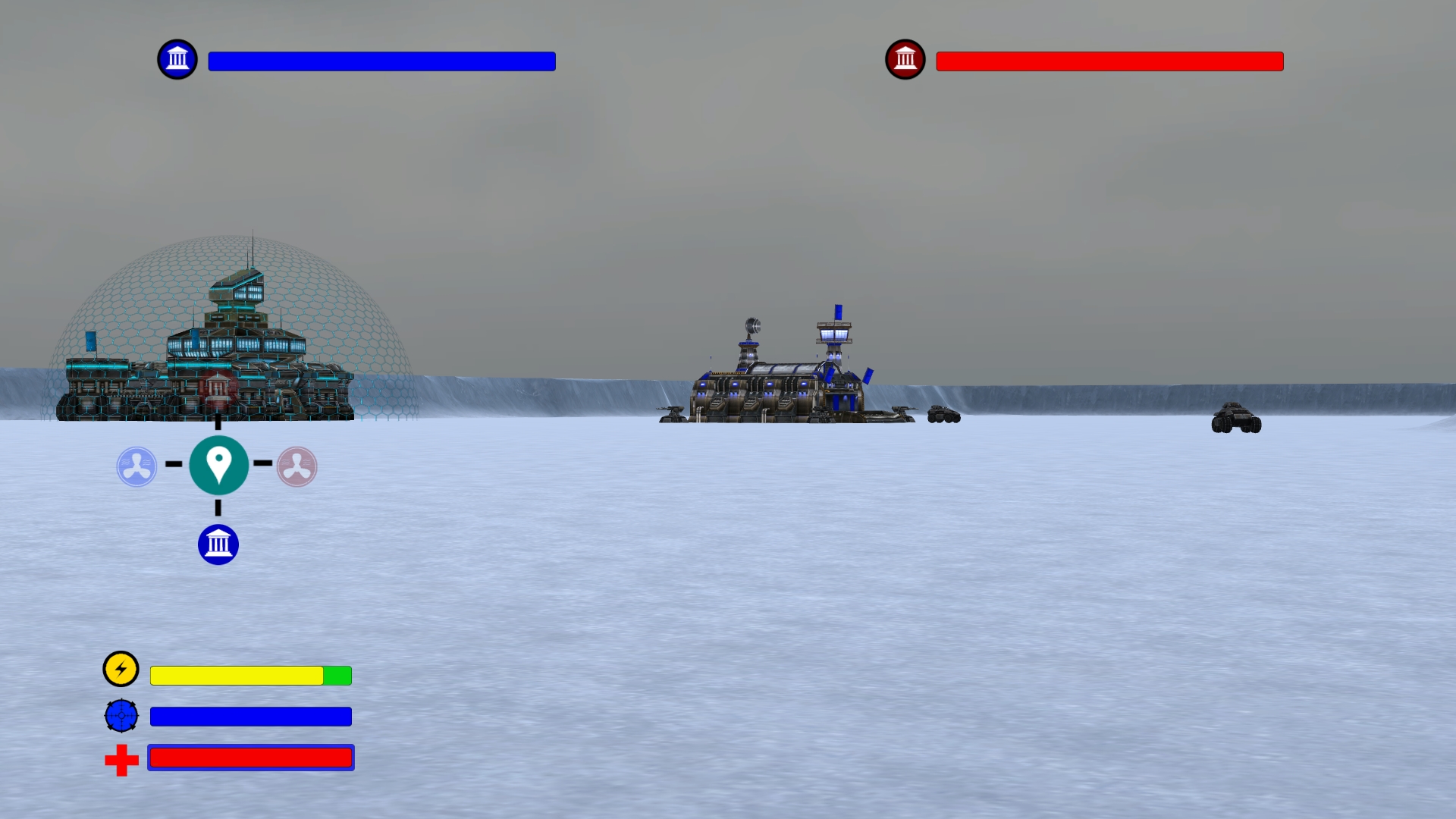Select the blue targeting reticle icon

(x=121, y=714)
